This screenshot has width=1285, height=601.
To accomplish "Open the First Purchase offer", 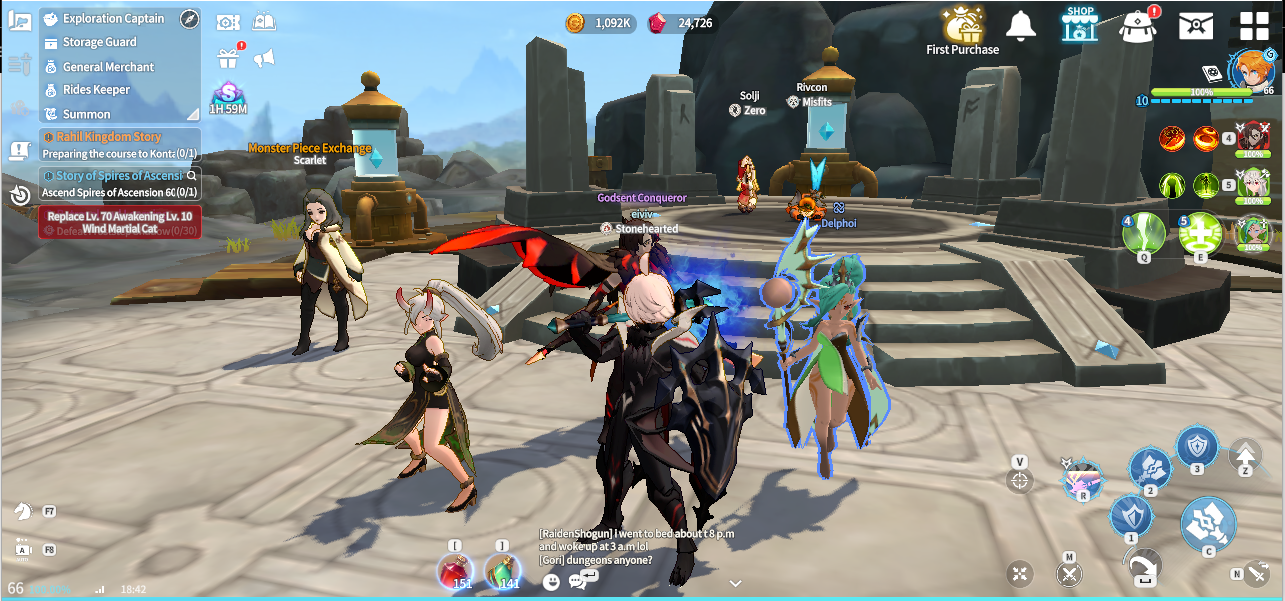I will (x=962, y=29).
